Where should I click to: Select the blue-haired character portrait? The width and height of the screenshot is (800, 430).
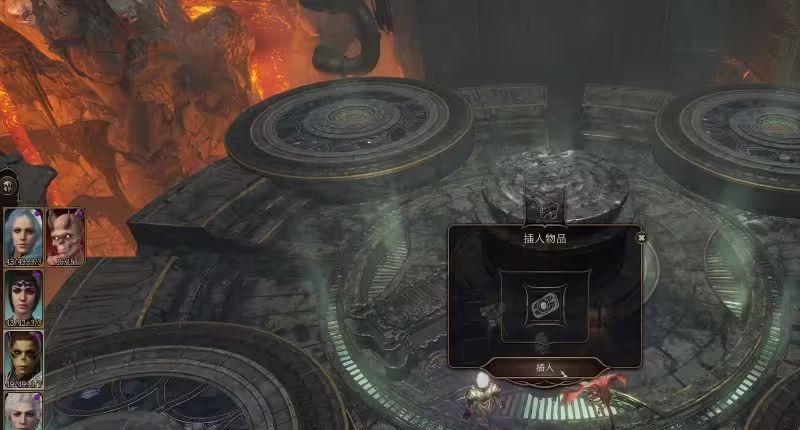pos(23,233)
